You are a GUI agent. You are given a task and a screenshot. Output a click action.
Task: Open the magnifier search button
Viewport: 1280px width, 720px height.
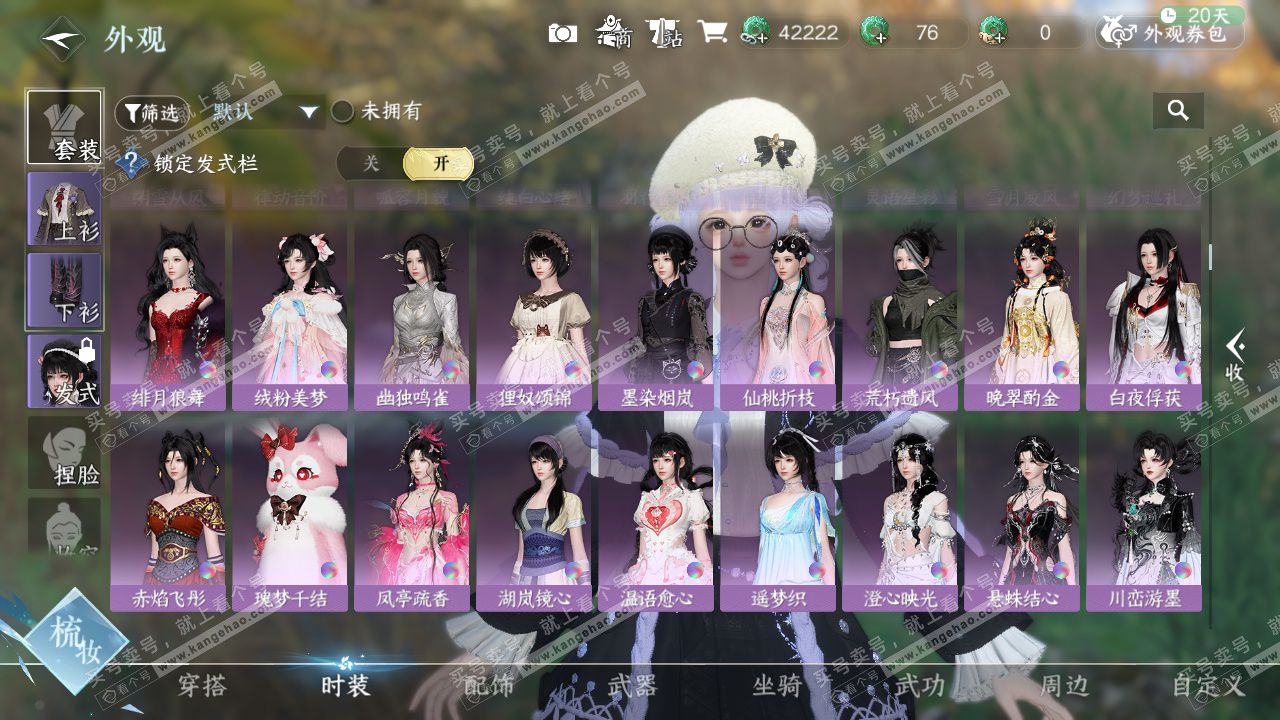1178,111
